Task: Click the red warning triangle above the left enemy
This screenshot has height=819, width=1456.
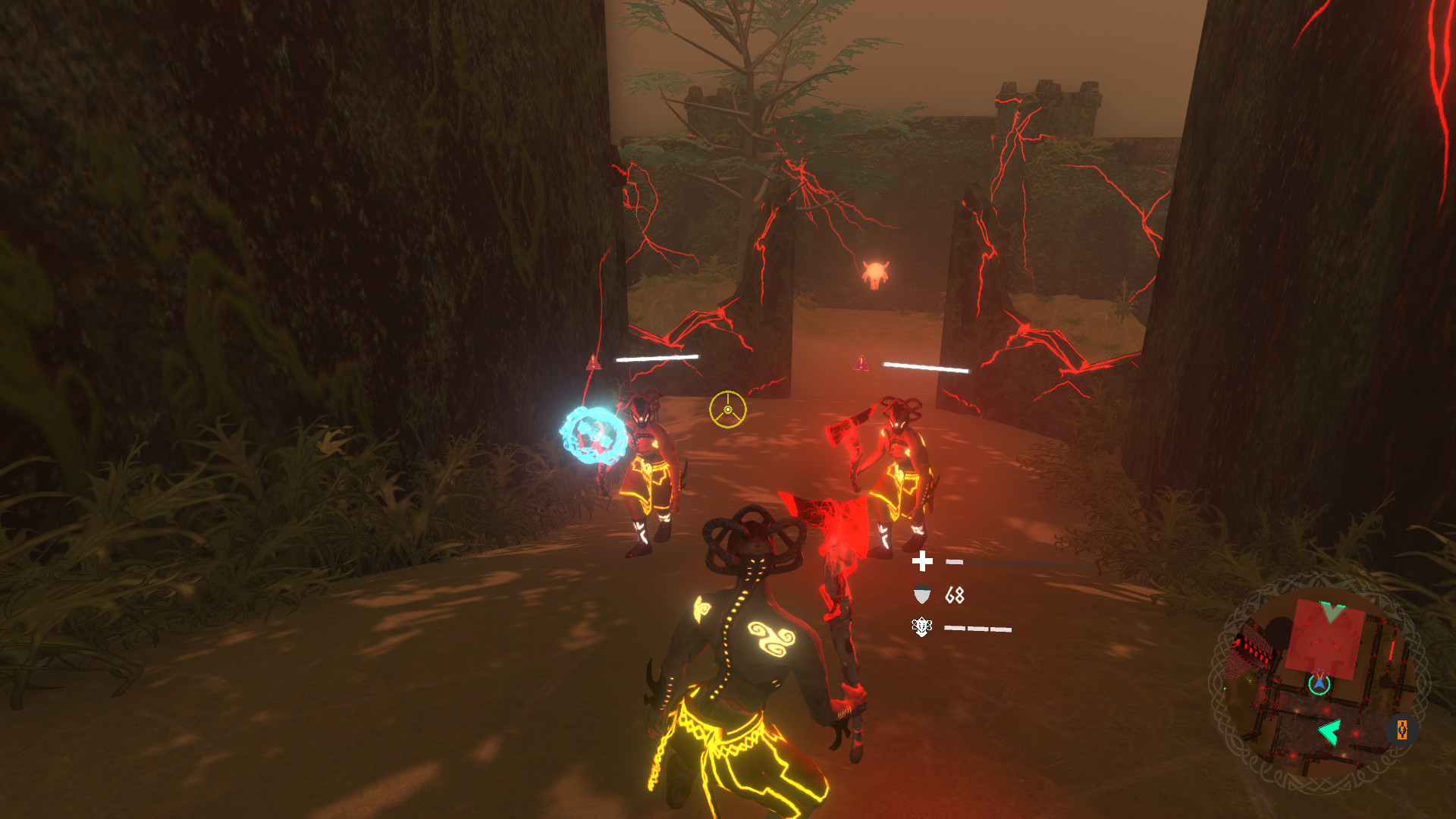Action: 594,362
